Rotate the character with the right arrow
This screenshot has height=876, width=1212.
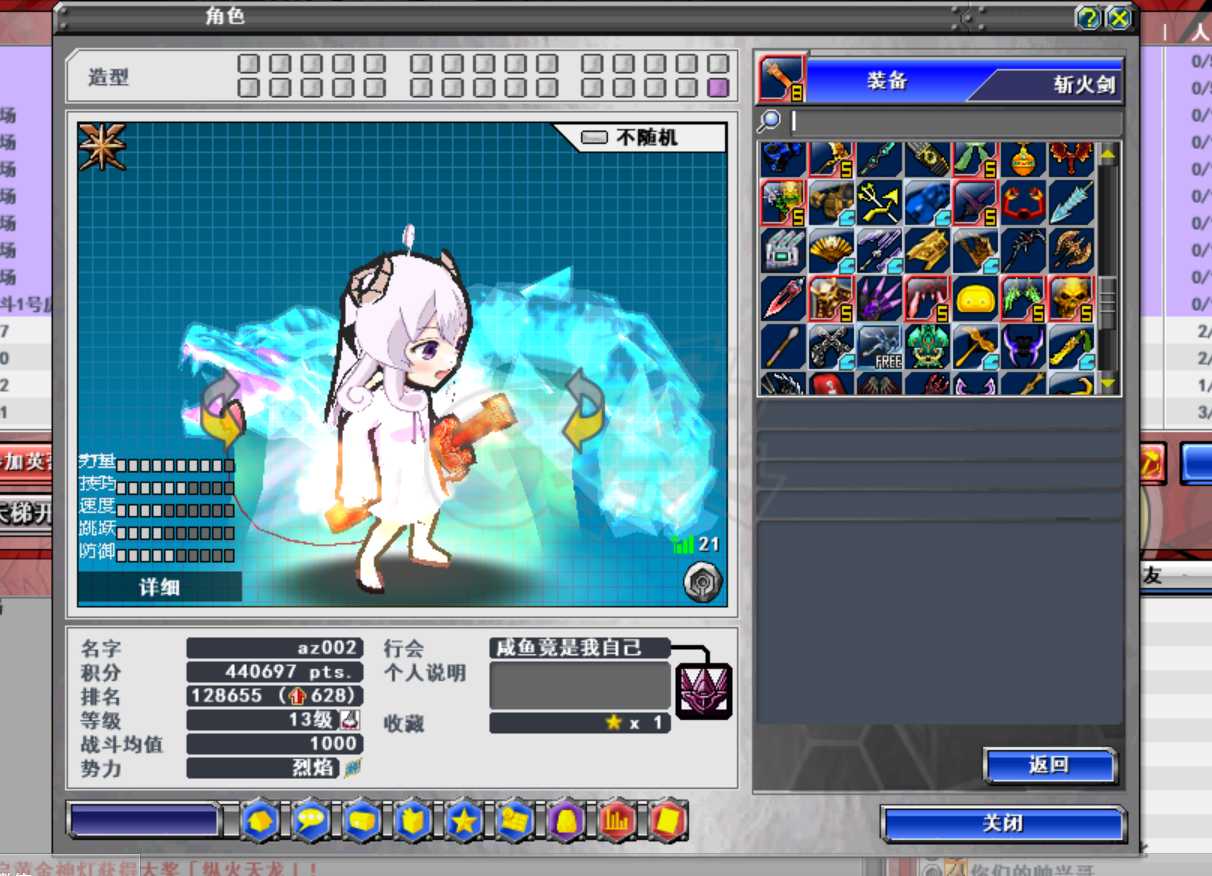(x=583, y=411)
